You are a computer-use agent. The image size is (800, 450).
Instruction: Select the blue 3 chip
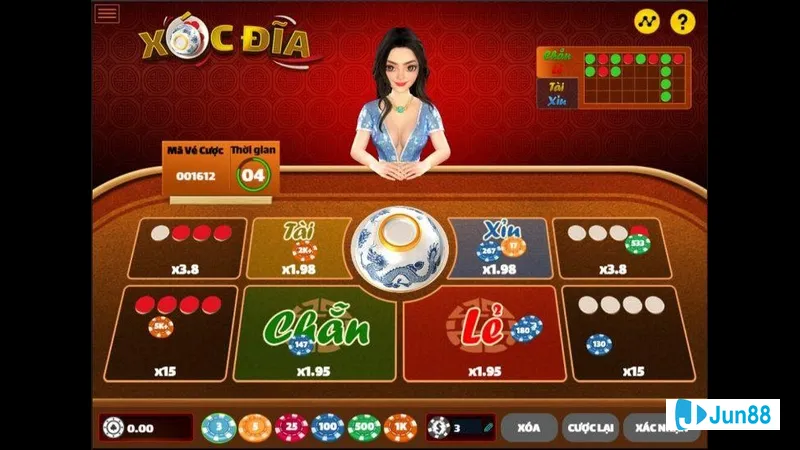(x=219, y=428)
